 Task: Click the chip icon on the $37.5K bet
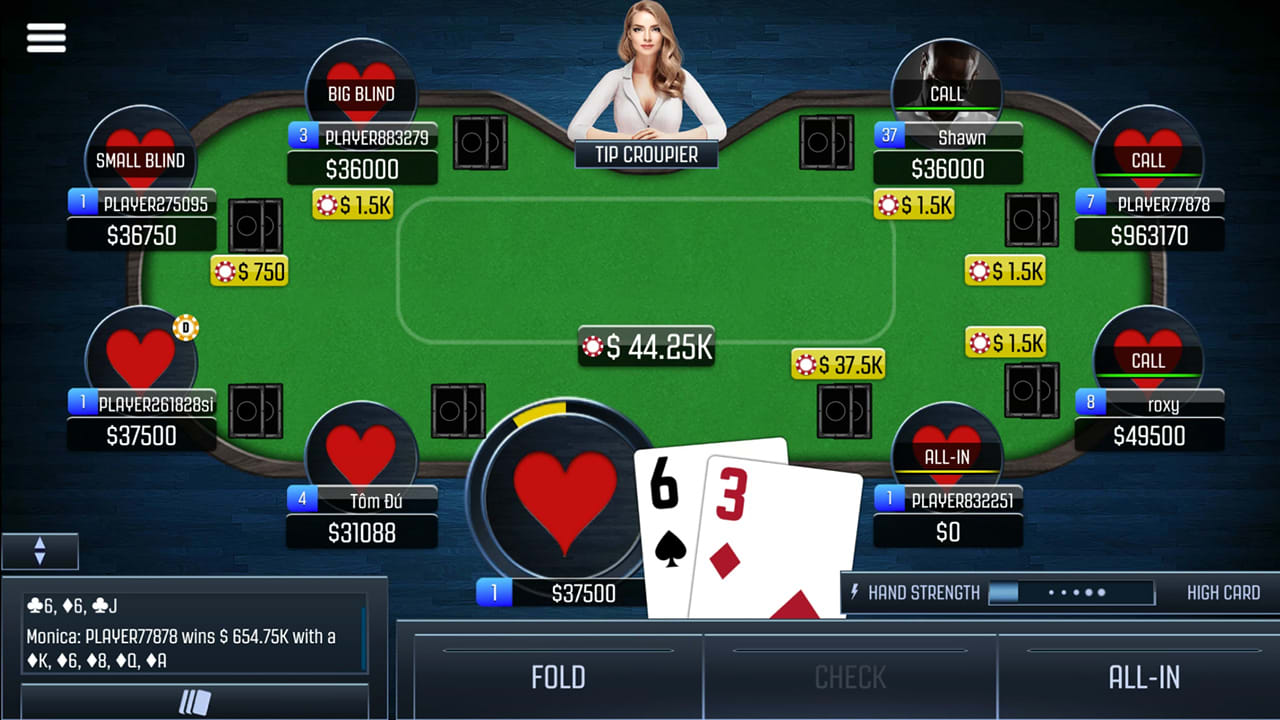tap(803, 364)
